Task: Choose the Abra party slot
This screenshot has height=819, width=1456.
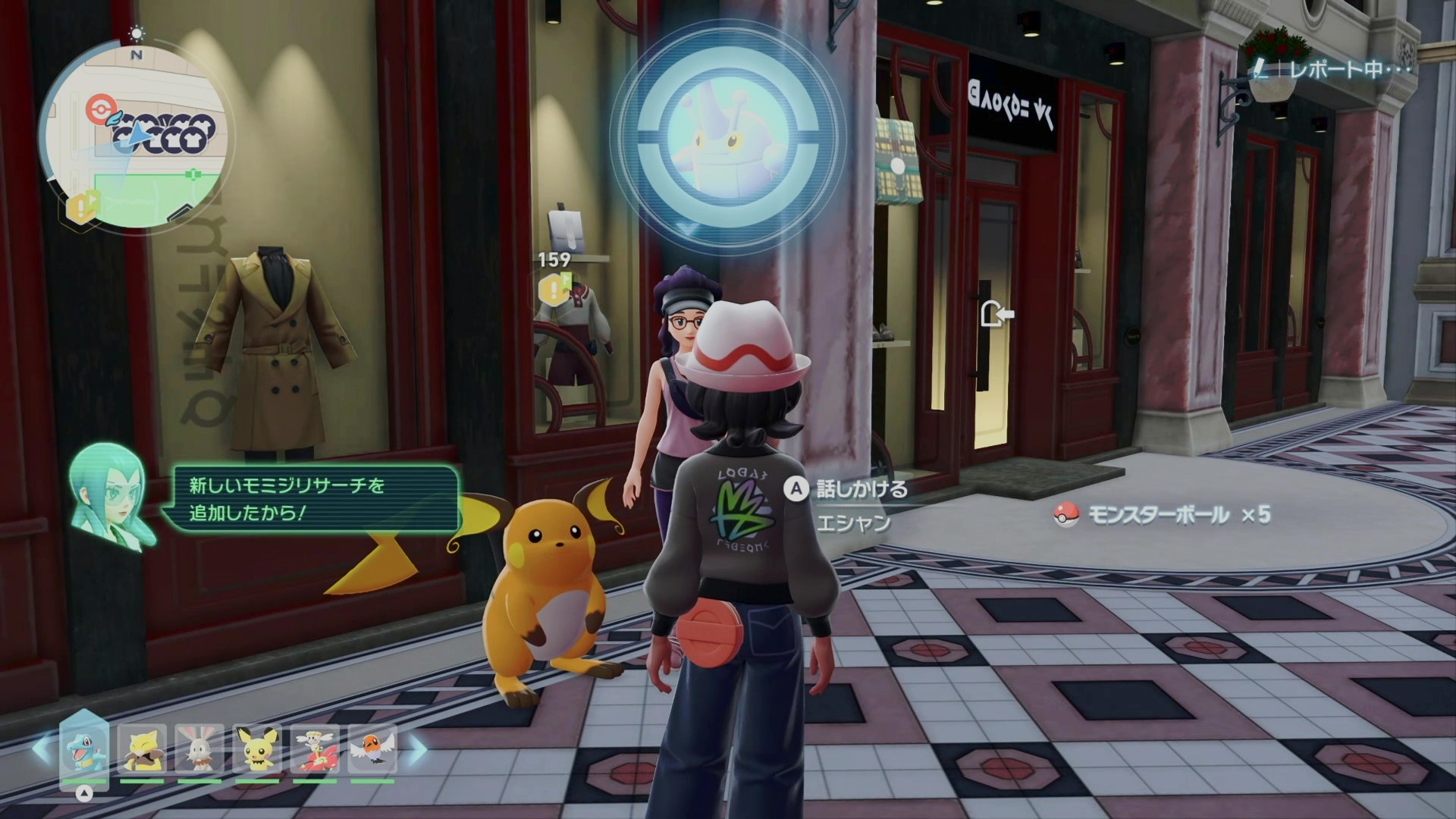Action: pos(142,749)
